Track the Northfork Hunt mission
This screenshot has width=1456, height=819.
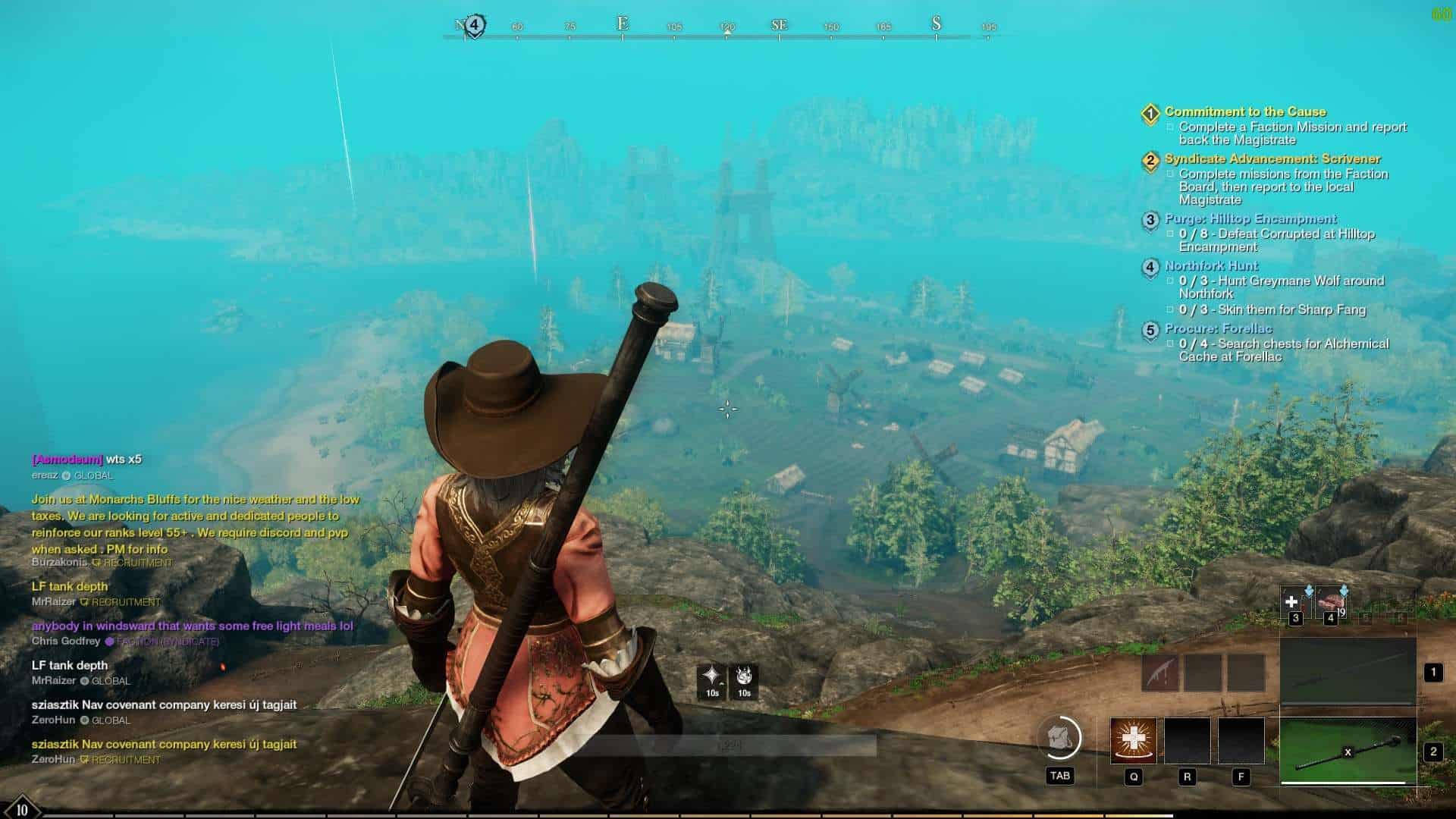click(1210, 266)
